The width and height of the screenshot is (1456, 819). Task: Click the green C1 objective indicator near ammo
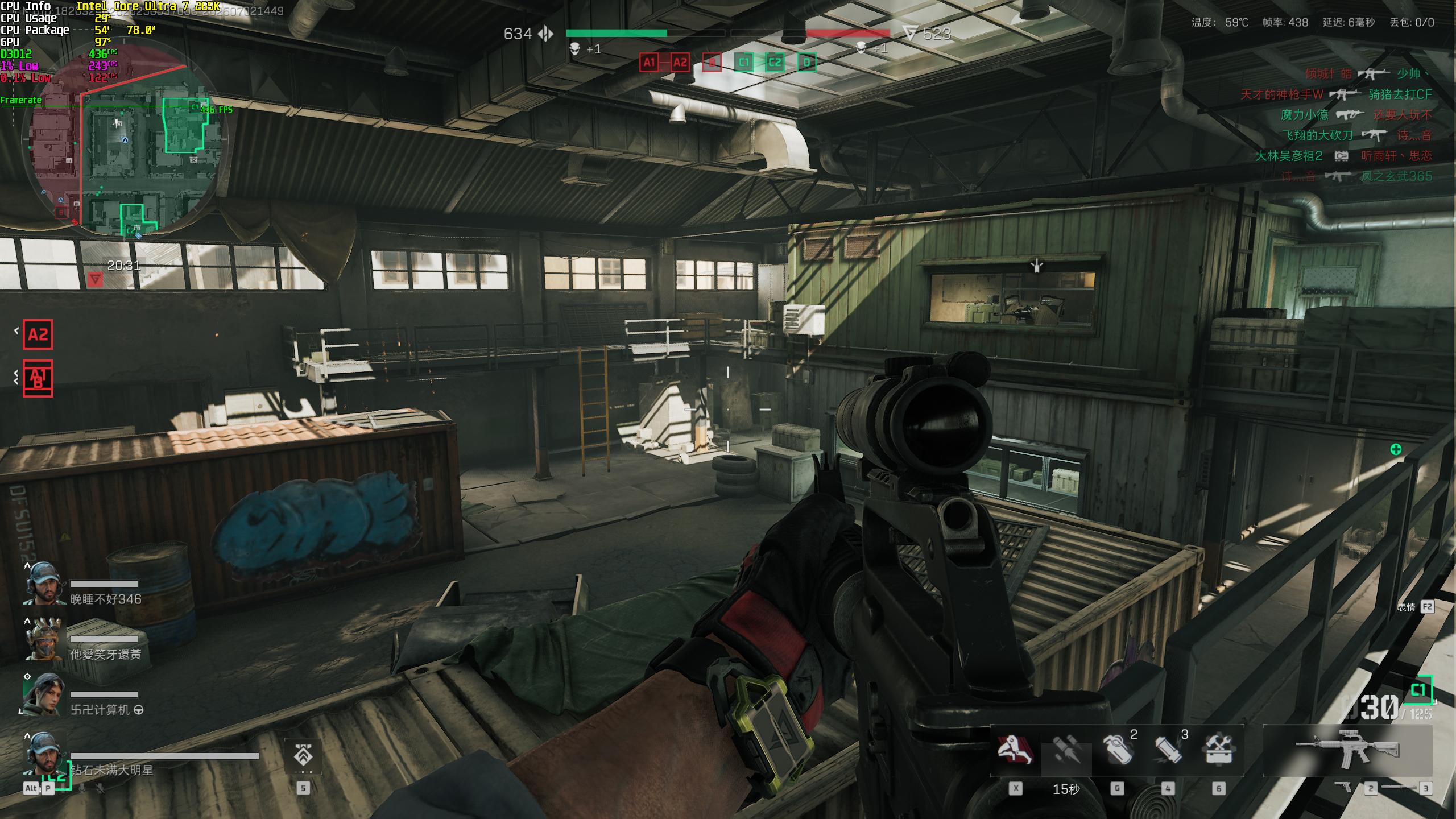(1418, 690)
